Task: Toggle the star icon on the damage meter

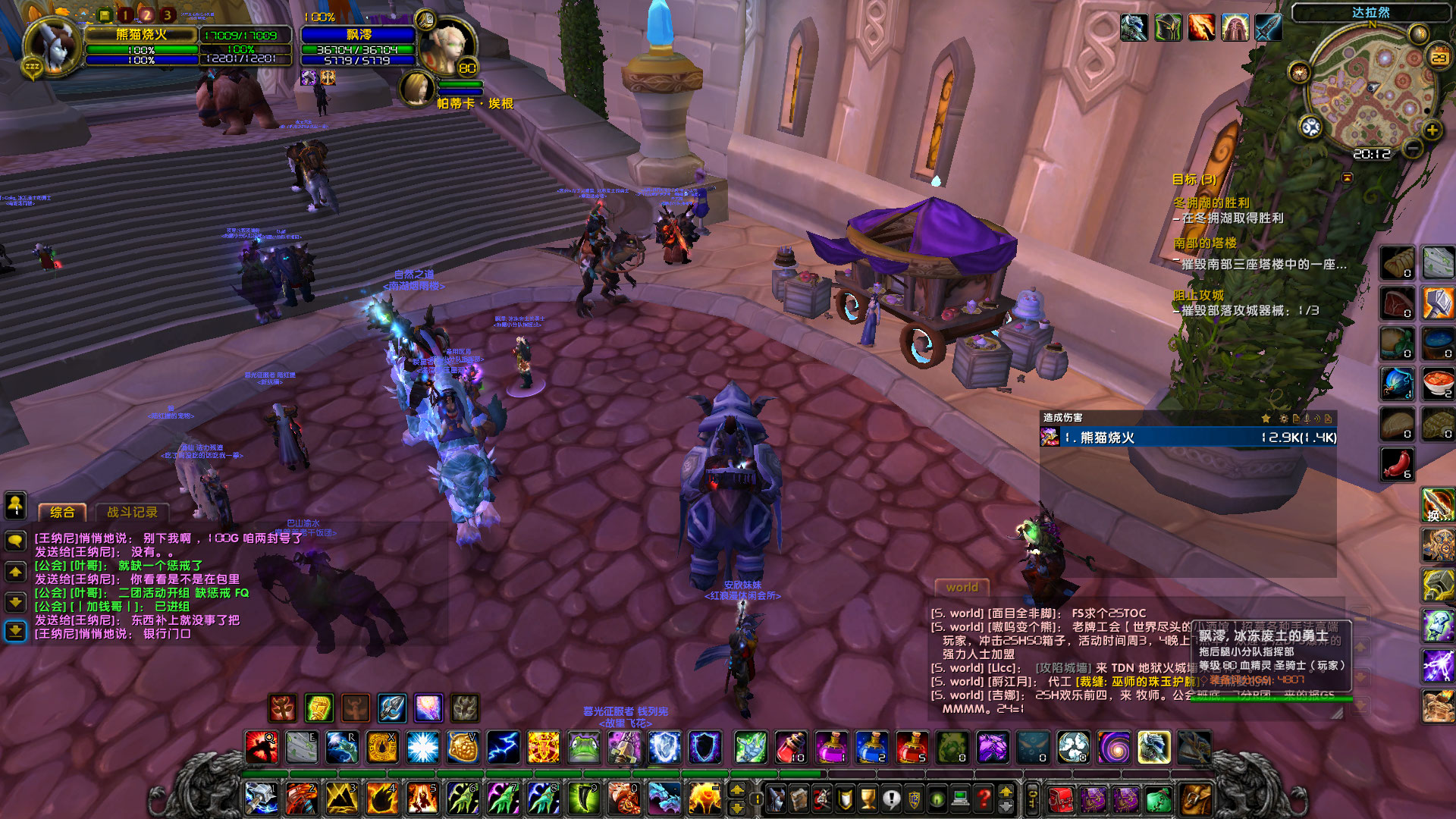Action: click(x=1266, y=418)
